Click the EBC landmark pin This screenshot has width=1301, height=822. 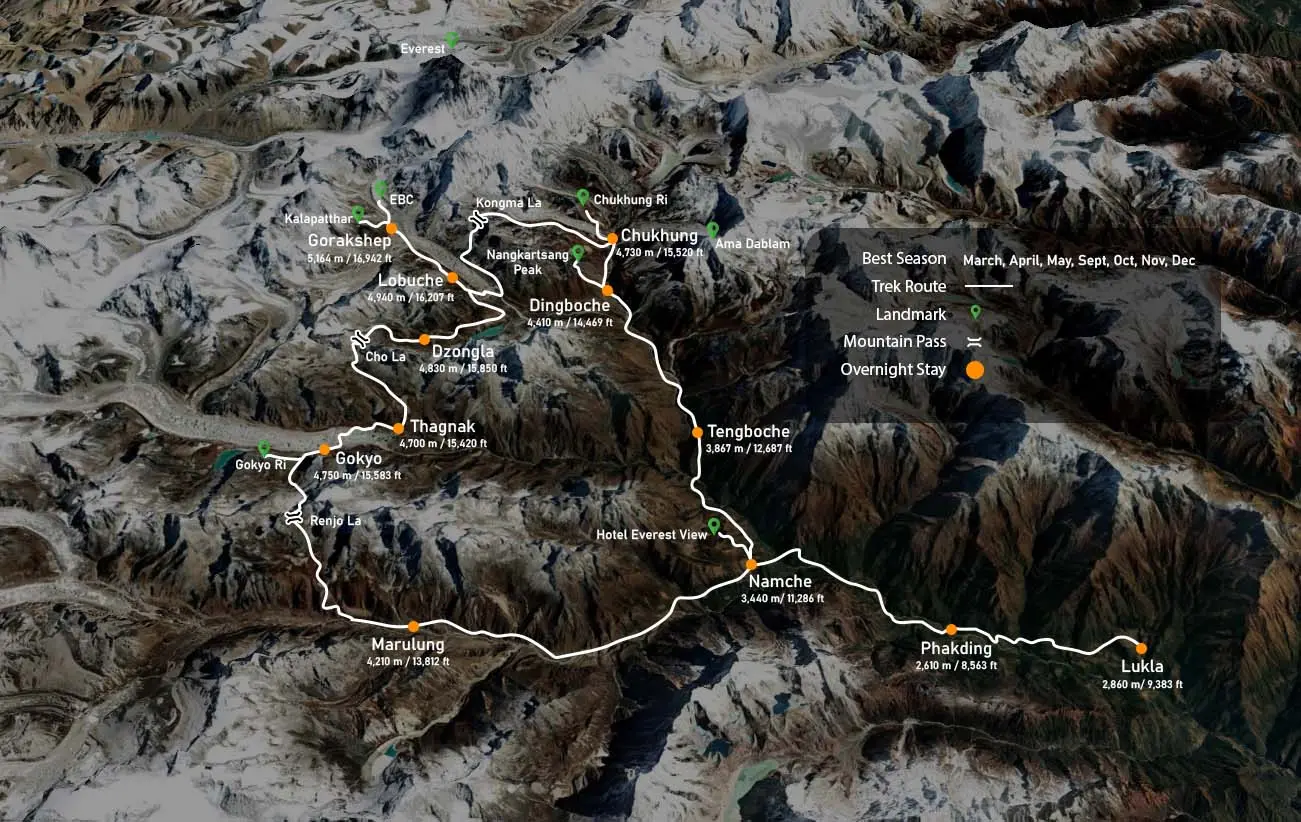pyautogui.click(x=380, y=188)
